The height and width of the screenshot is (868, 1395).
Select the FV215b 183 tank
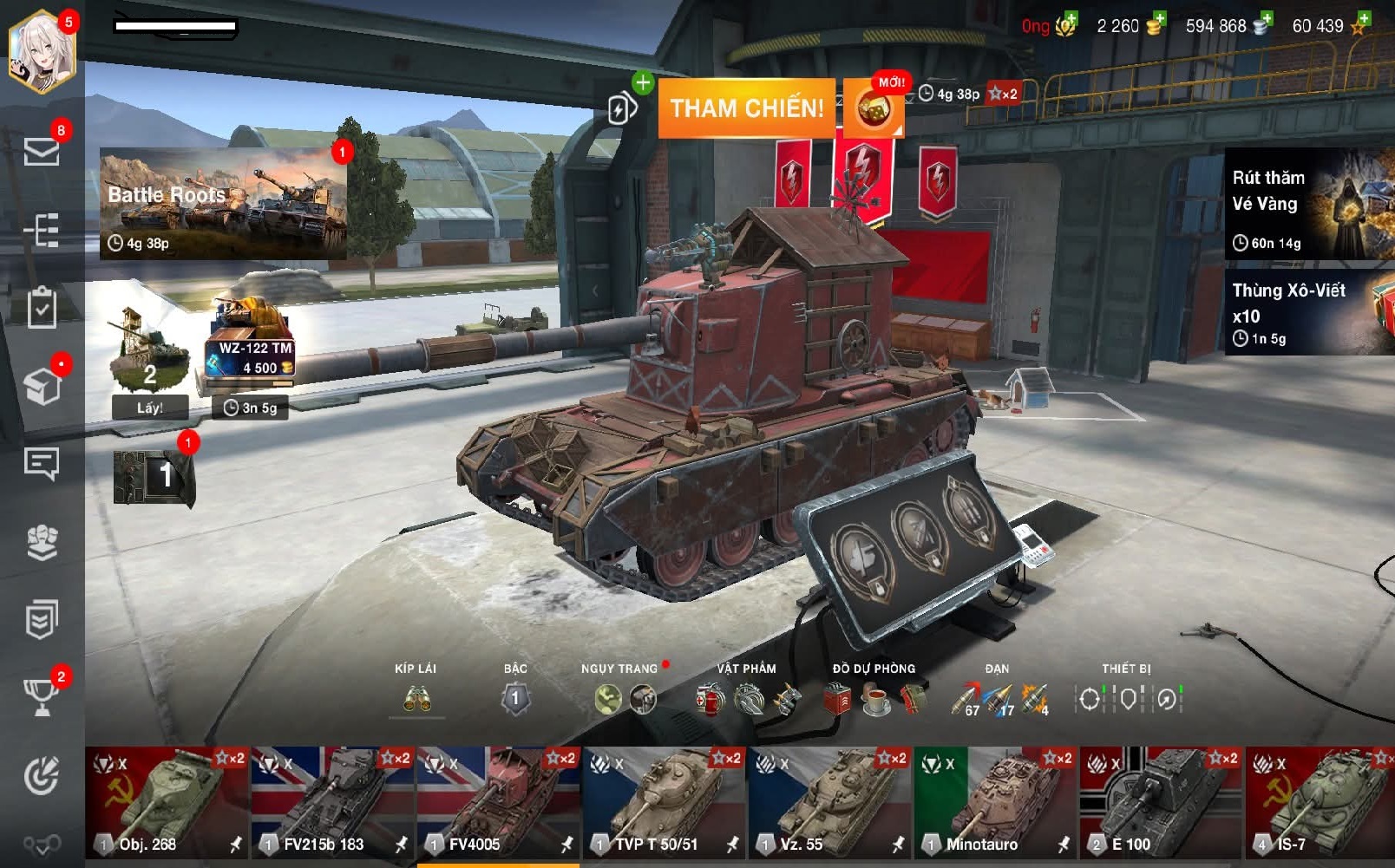click(x=333, y=802)
